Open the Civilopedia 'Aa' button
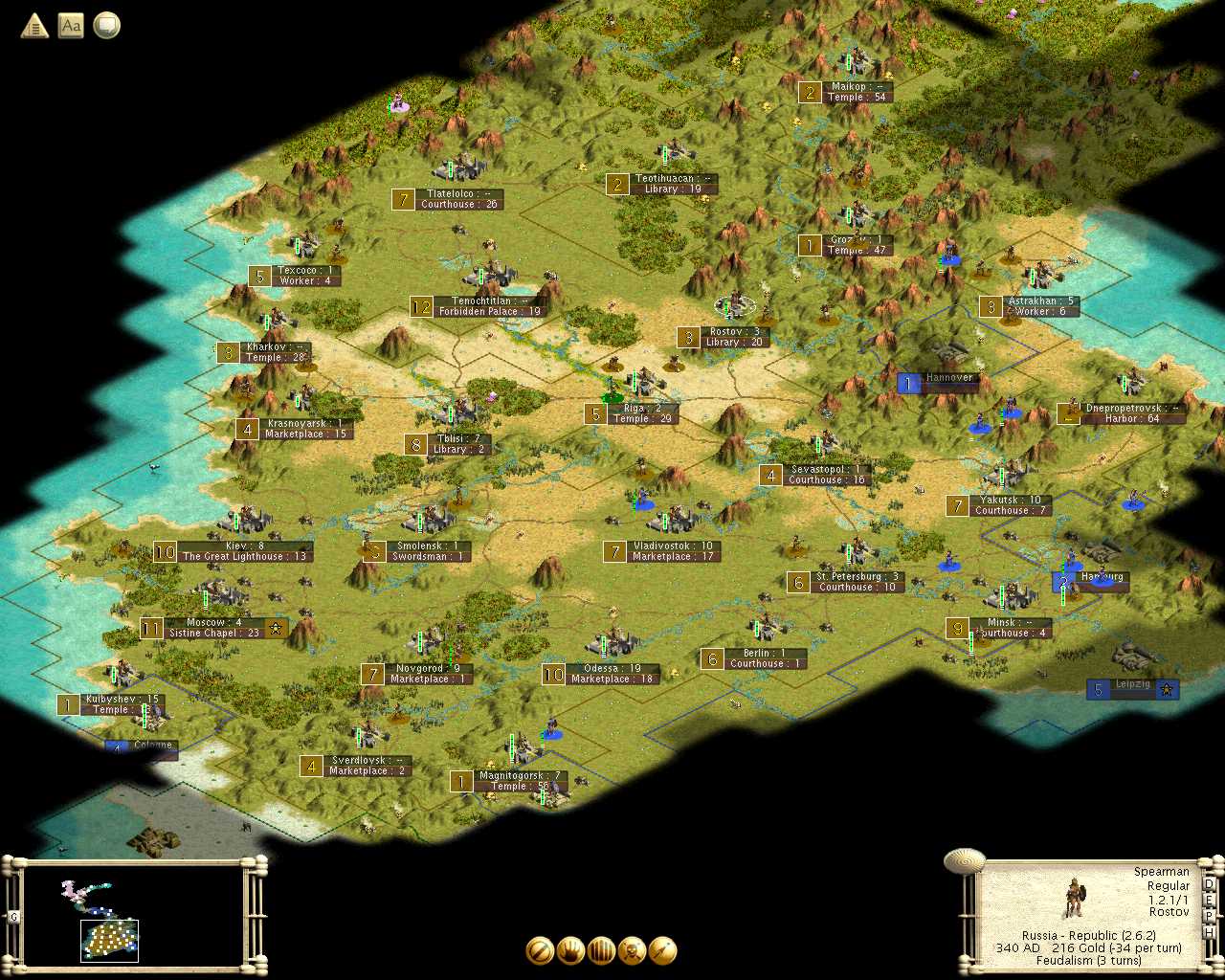The height and width of the screenshot is (980, 1225). click(71, 26)
